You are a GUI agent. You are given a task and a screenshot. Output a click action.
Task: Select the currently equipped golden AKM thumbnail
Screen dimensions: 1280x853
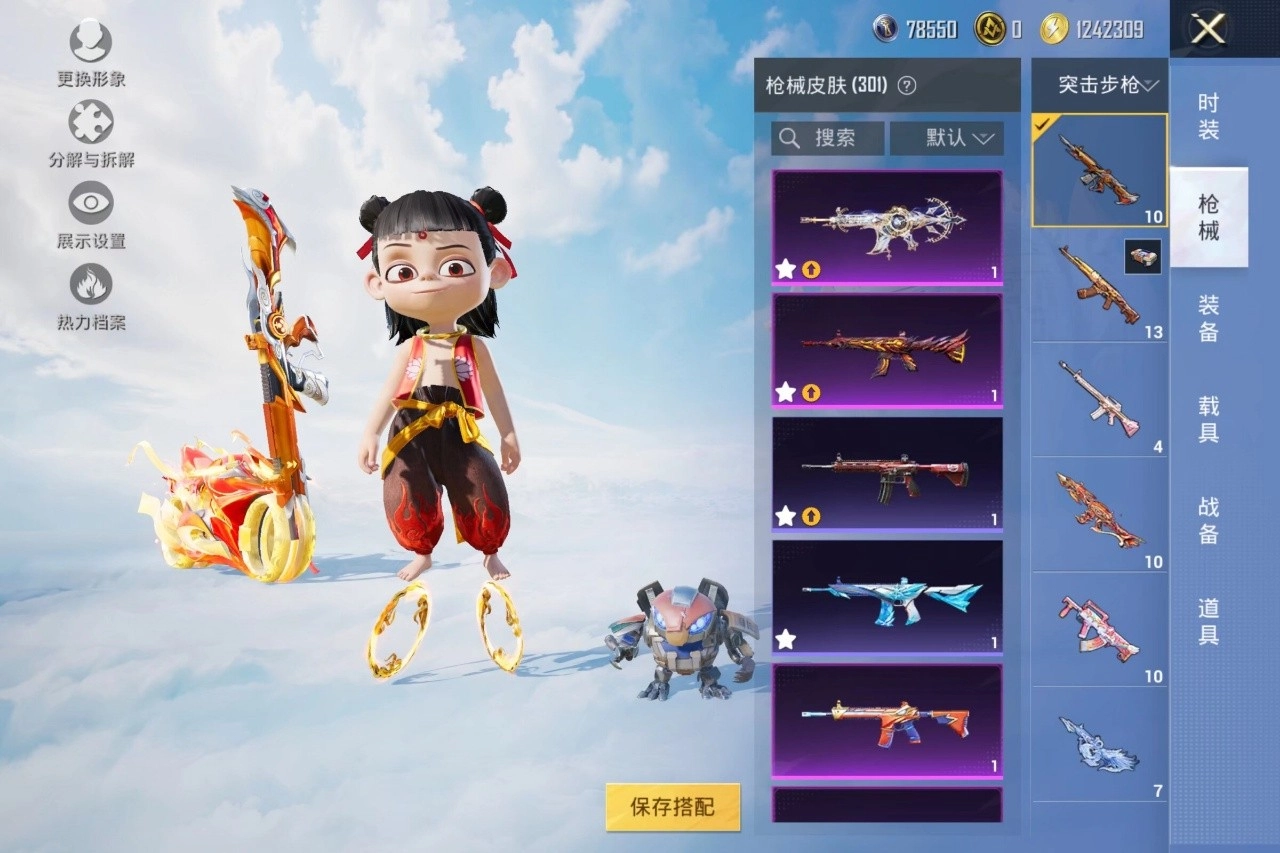pyautogui.click(x=1098, y=168)
